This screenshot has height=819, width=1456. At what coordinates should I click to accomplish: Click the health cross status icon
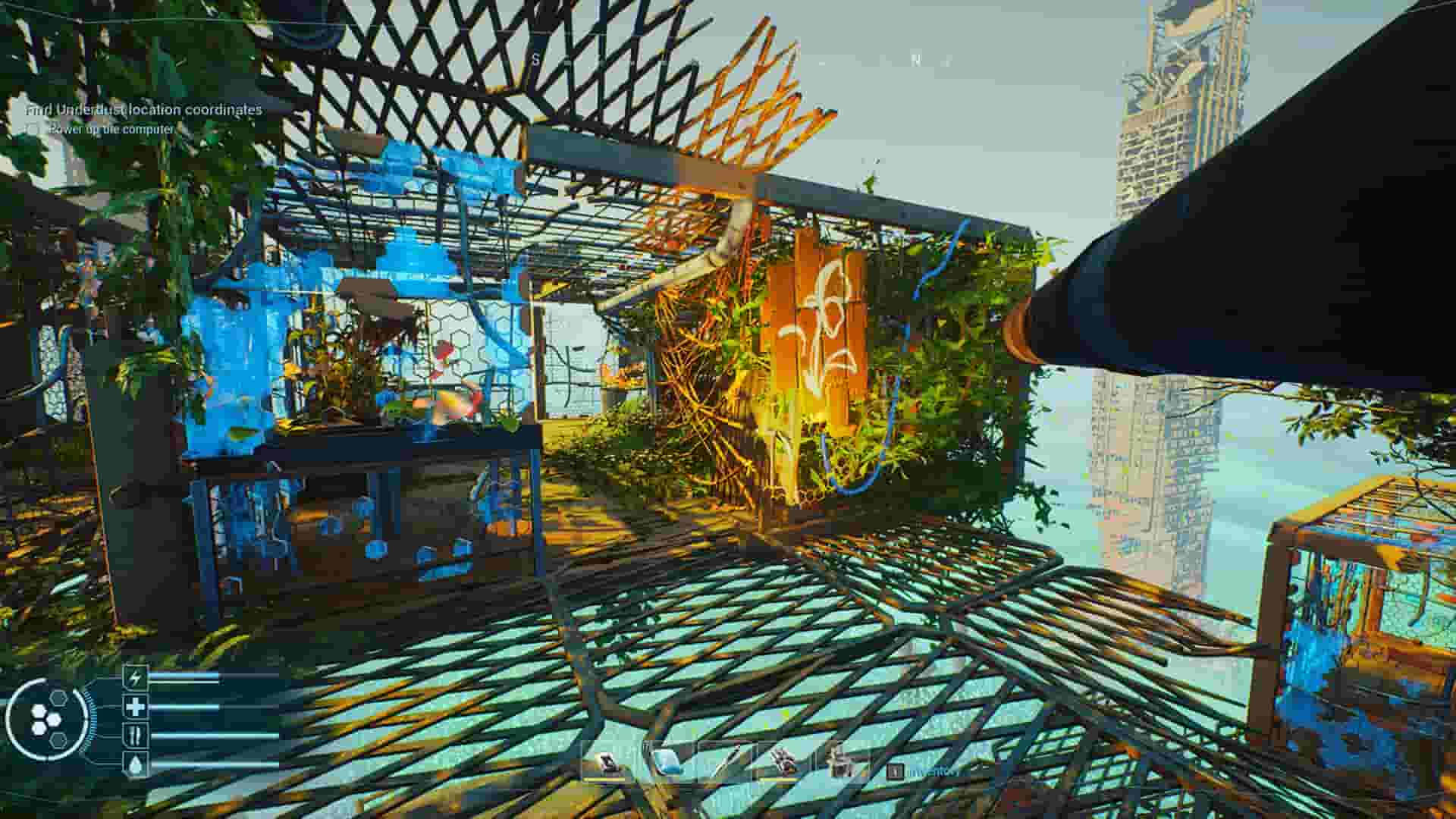[134, 707]
